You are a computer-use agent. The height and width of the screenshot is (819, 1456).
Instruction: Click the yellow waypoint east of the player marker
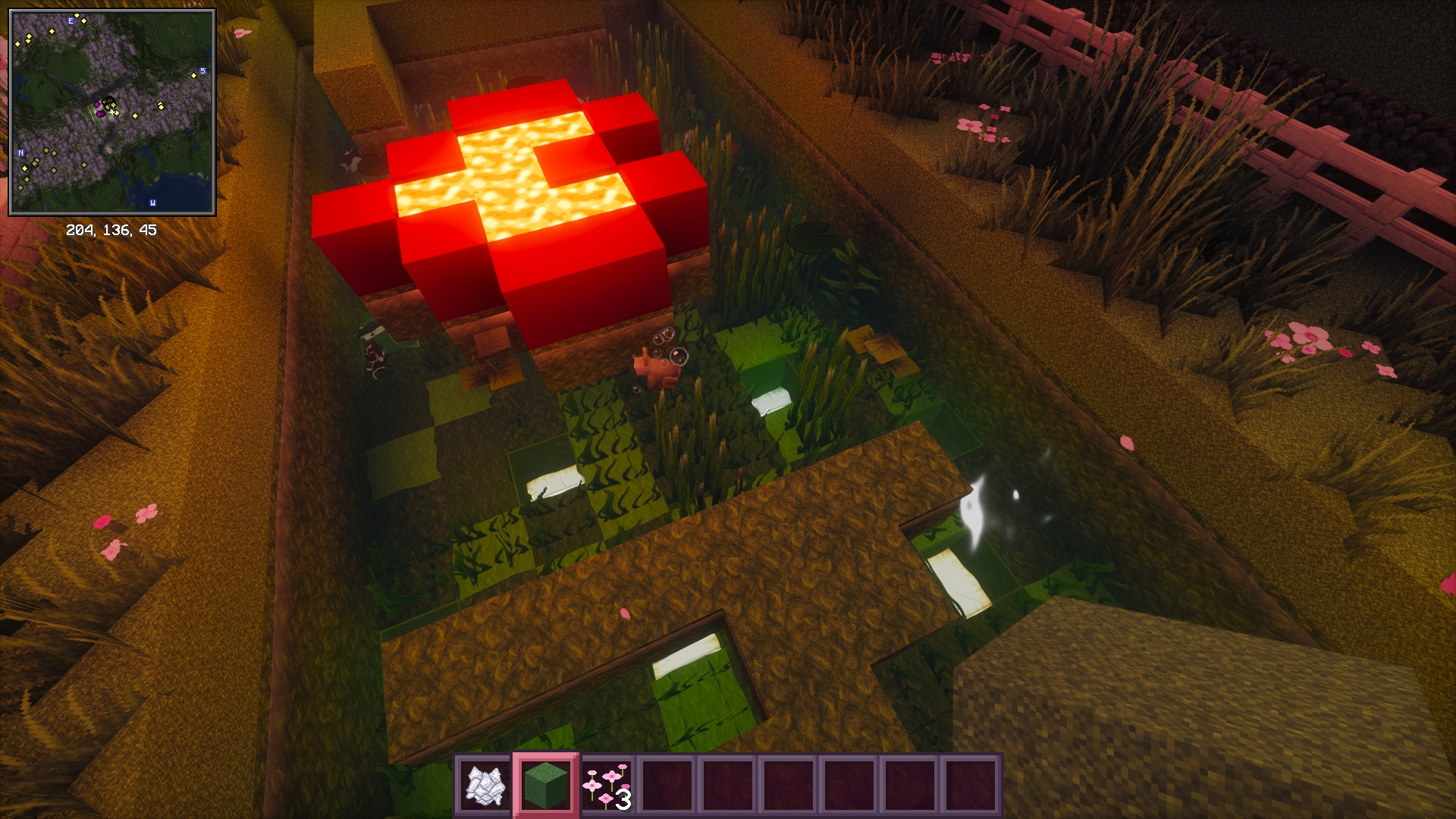pyautogui.click(x=136, y=115)
